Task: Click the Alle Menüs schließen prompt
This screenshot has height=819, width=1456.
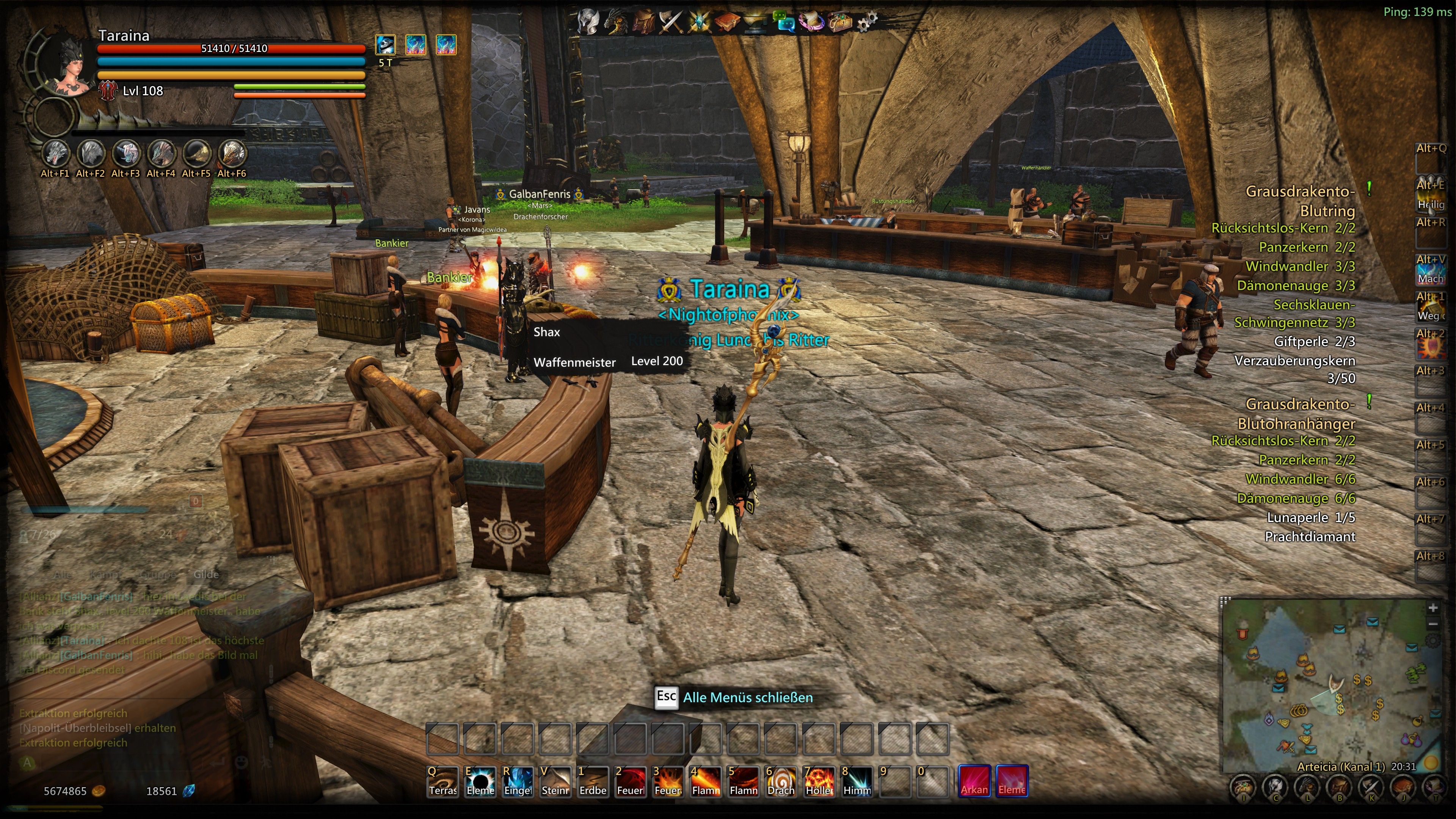Action: 747,698
